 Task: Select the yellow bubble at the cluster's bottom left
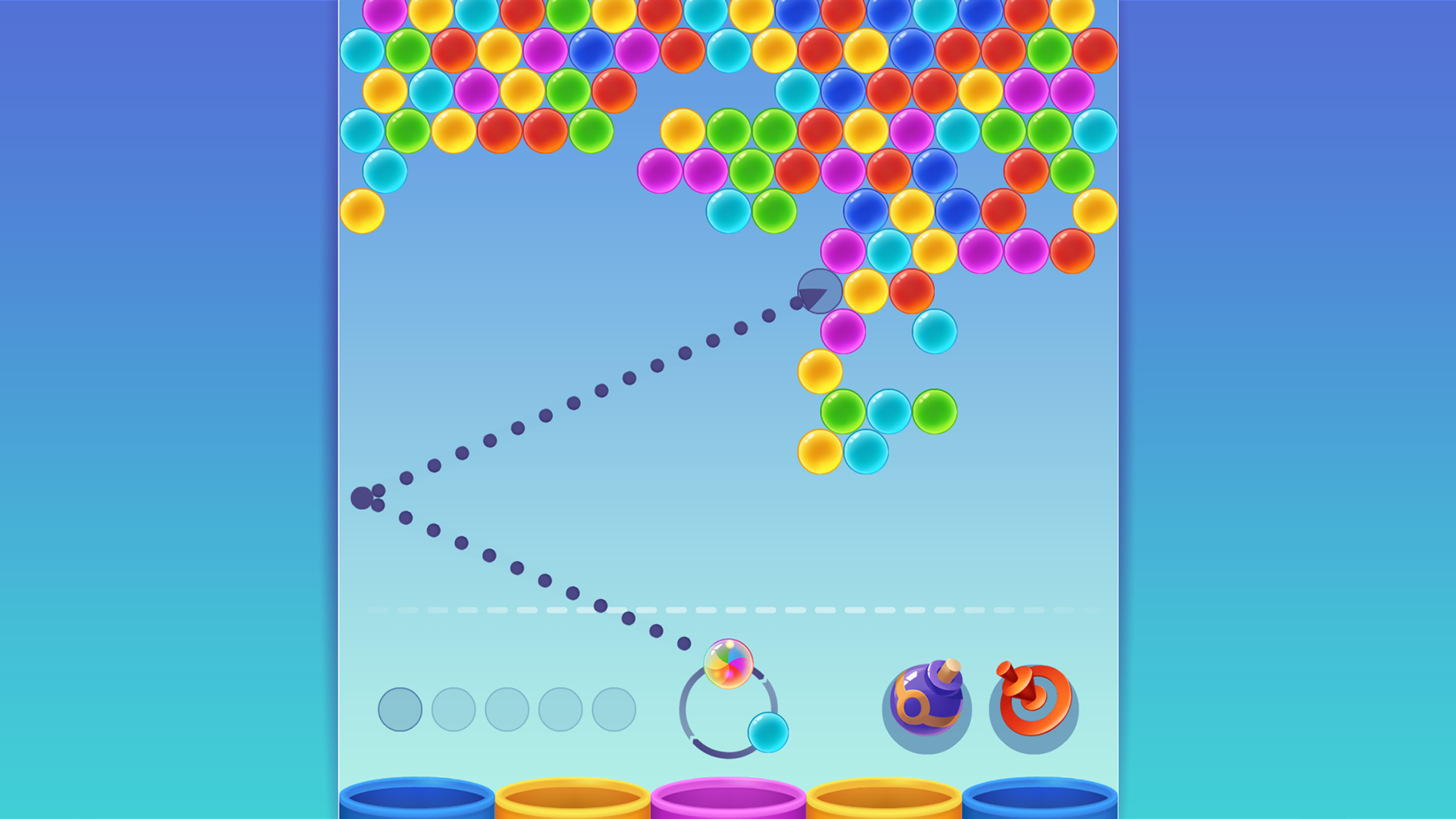[x=819, y=453]
